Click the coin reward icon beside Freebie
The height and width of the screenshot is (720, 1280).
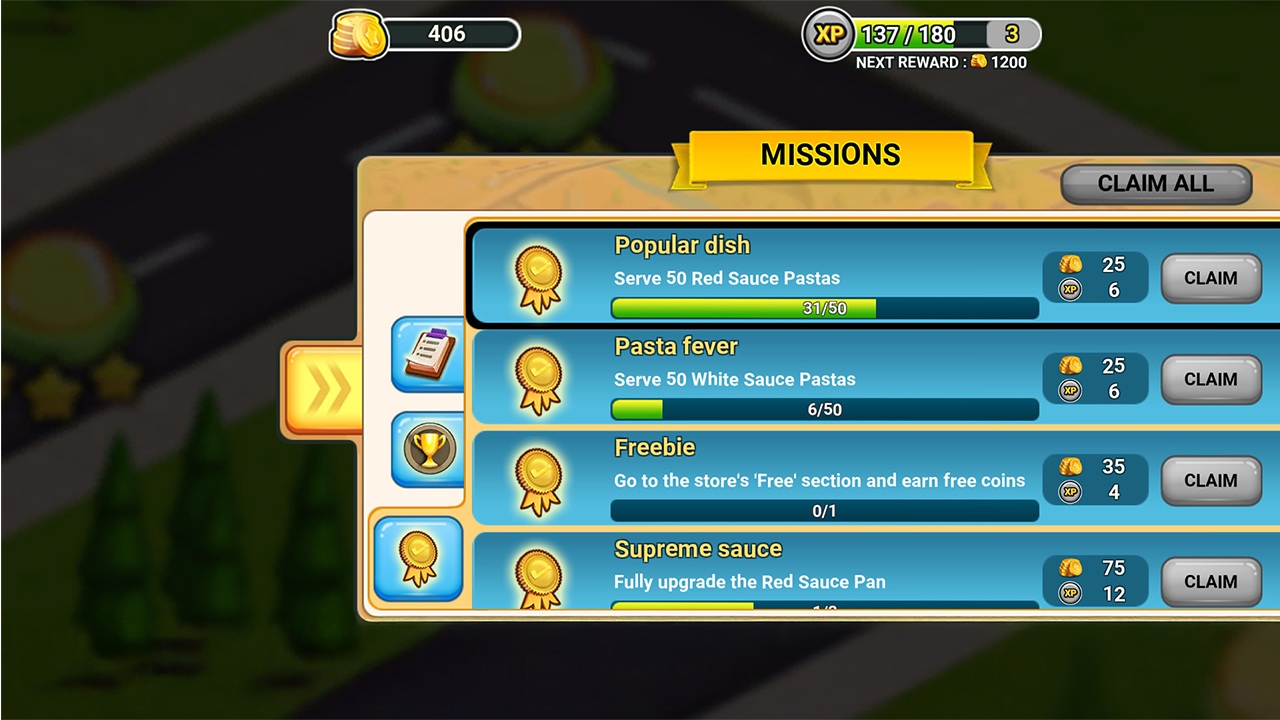click(x=1072, y=467)
